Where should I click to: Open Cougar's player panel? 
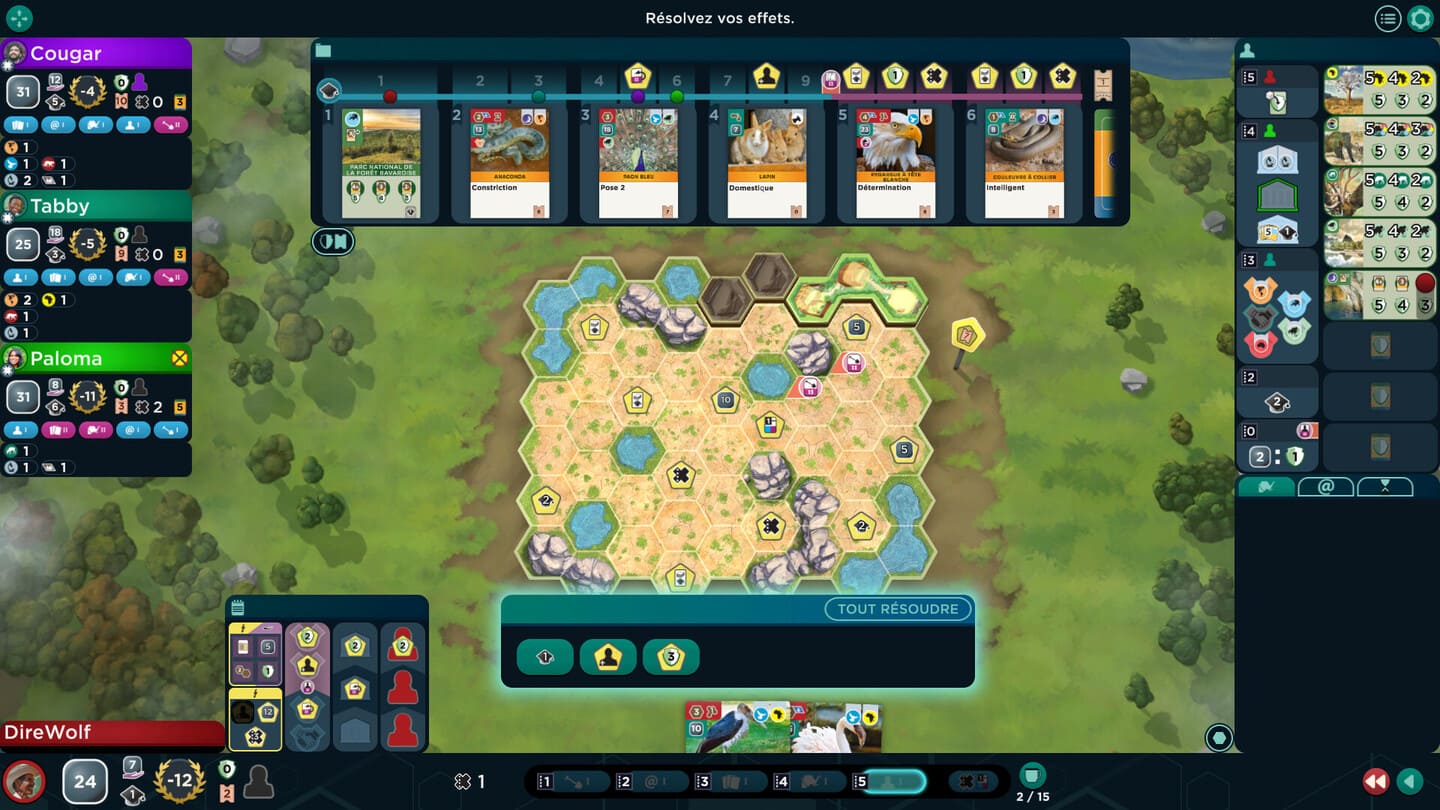(96, 54)
